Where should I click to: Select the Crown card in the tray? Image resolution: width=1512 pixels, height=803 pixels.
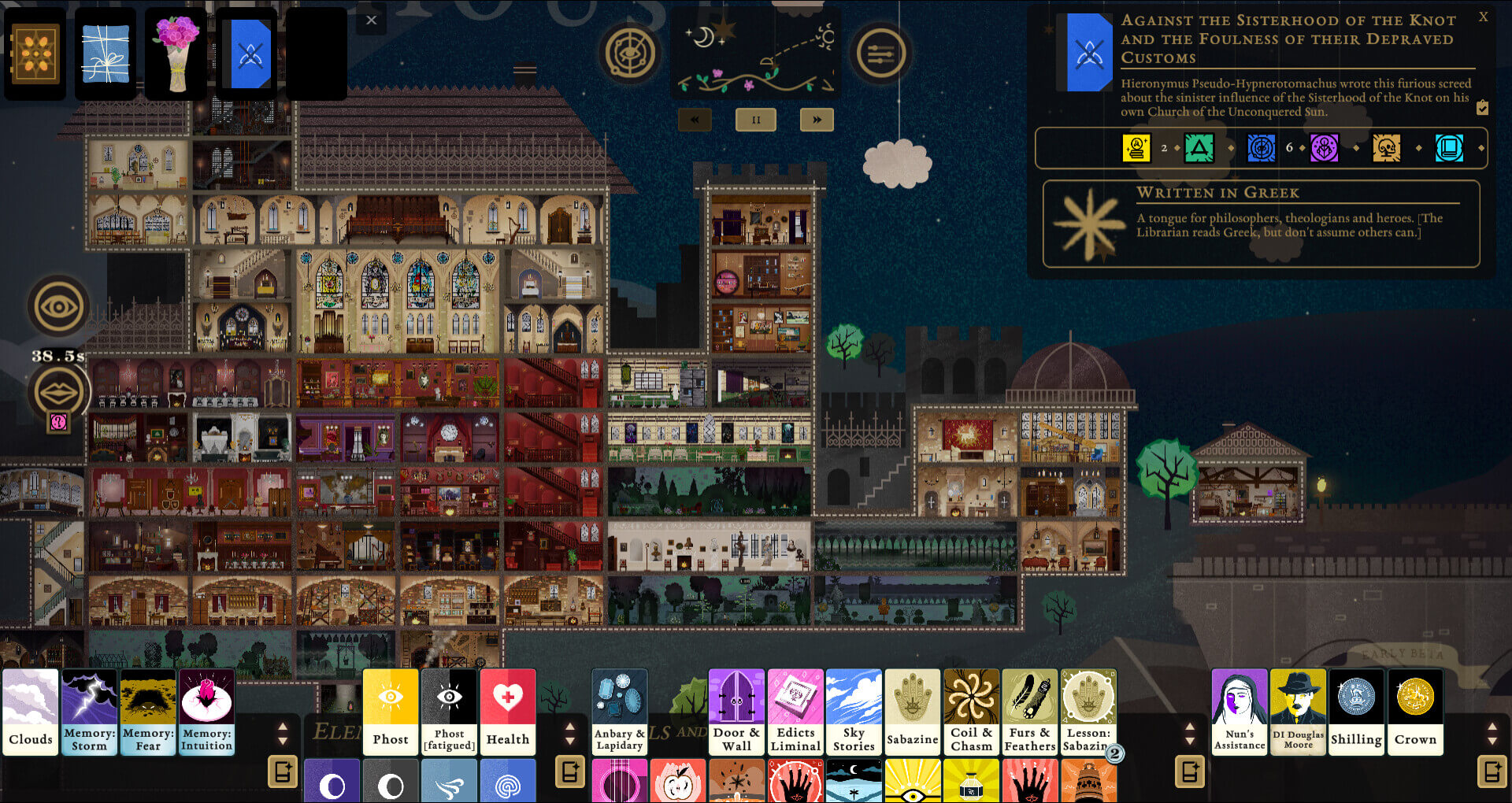(1415, 711)
